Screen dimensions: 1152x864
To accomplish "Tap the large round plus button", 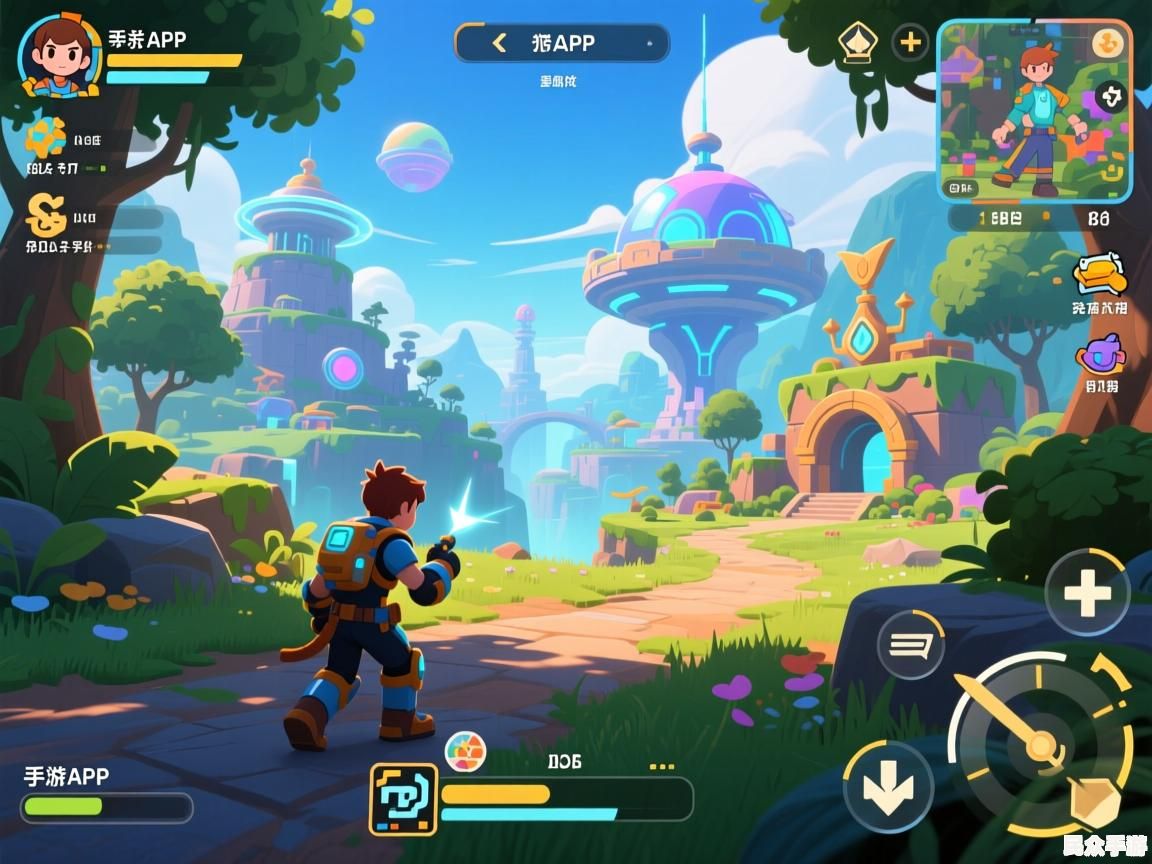I will click(1087, 594).
